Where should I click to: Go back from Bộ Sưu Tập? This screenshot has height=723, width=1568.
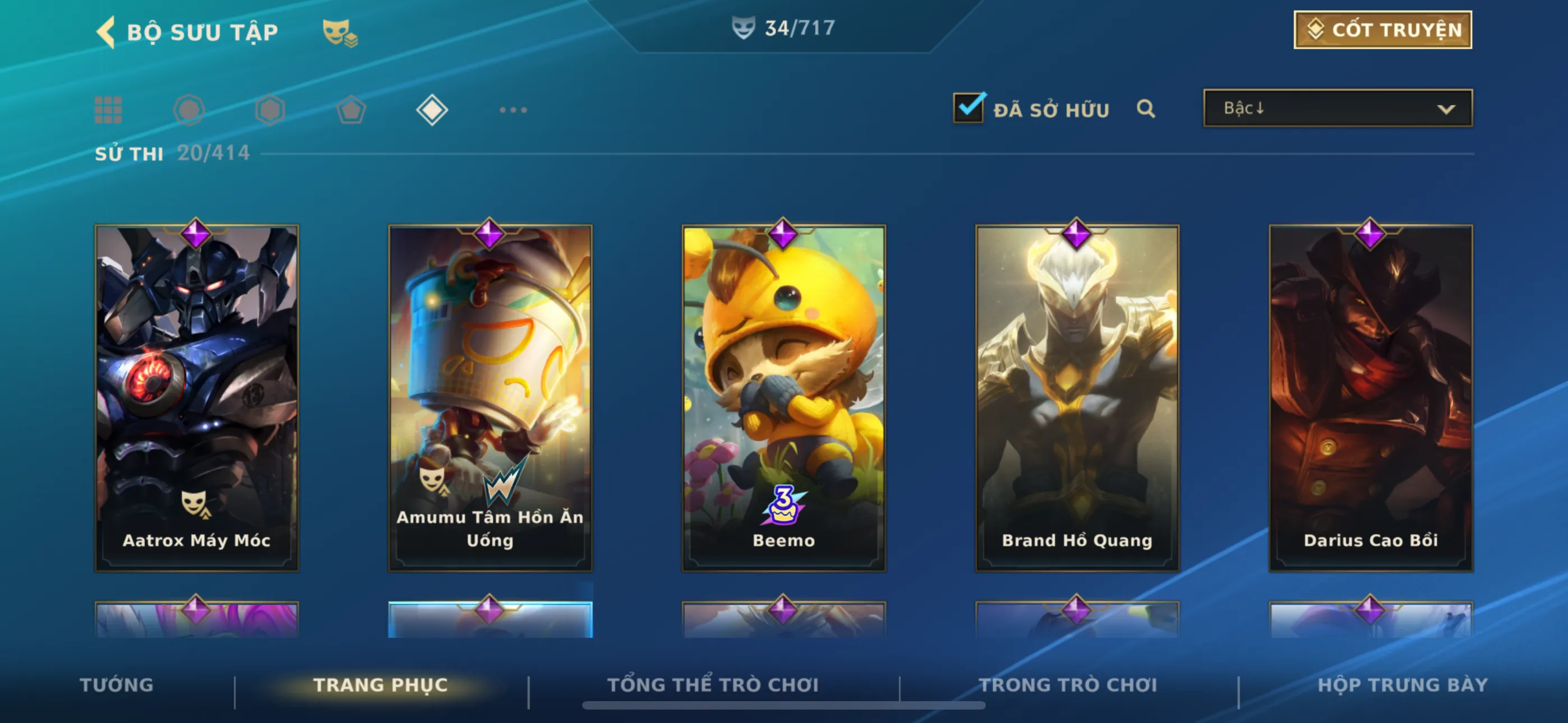[107, 31]
